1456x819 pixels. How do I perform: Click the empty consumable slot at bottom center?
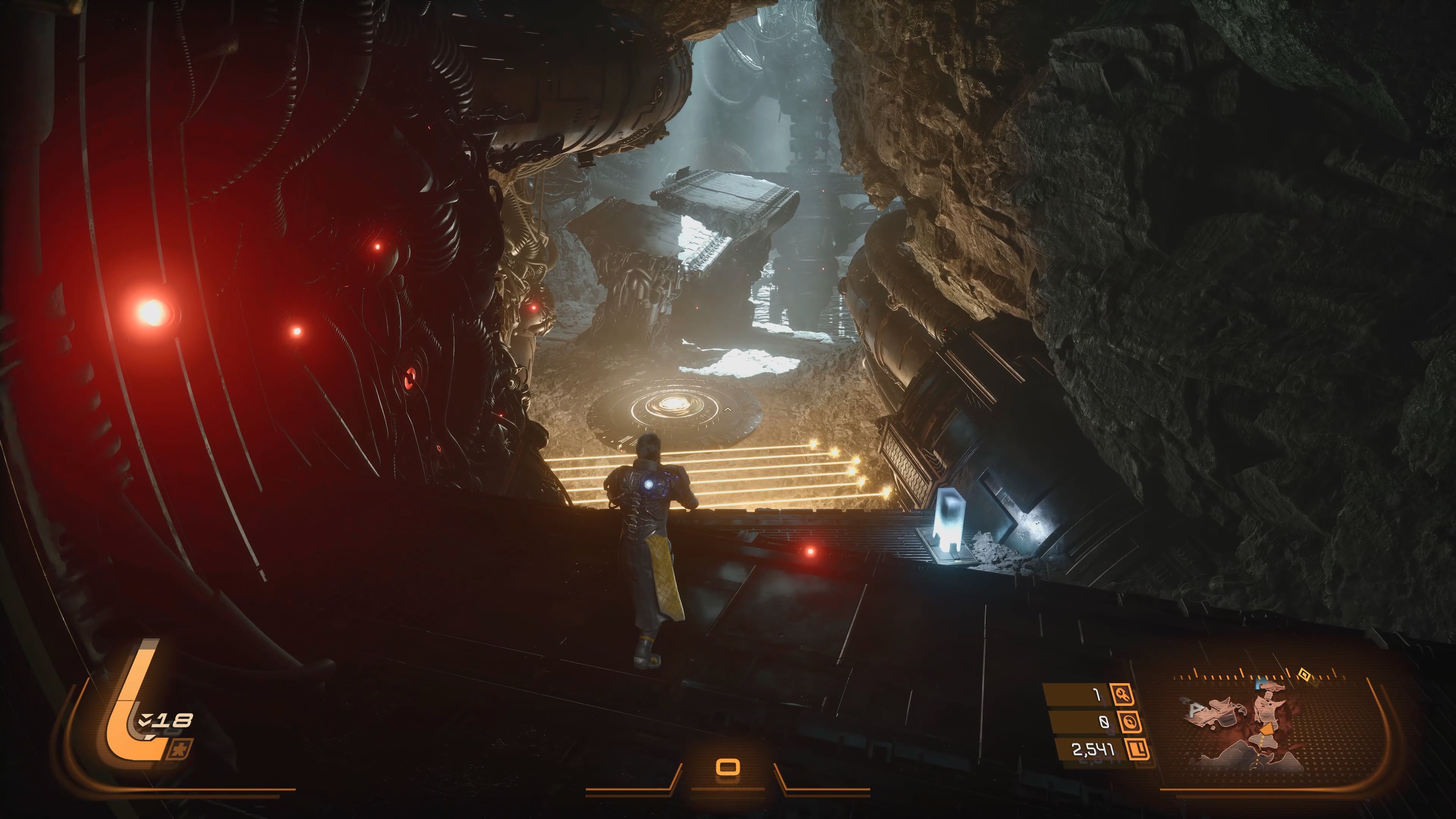(x=728, y=767)
